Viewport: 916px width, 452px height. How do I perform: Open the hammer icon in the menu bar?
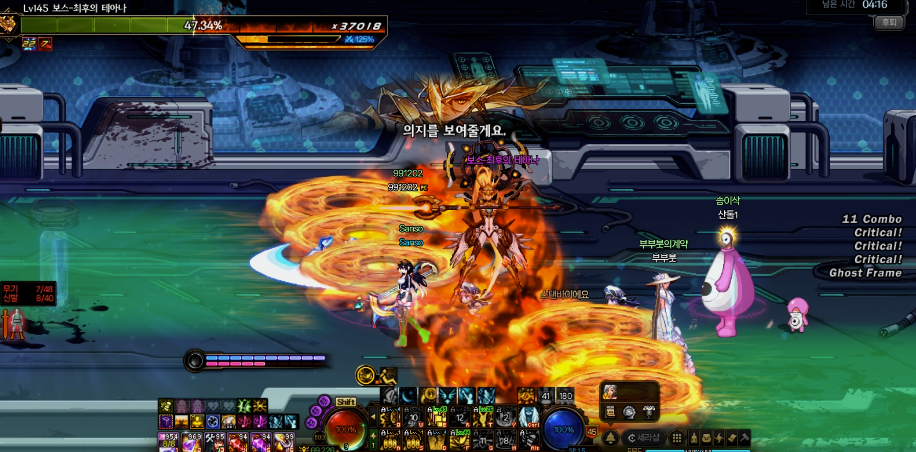coord(744,437)
